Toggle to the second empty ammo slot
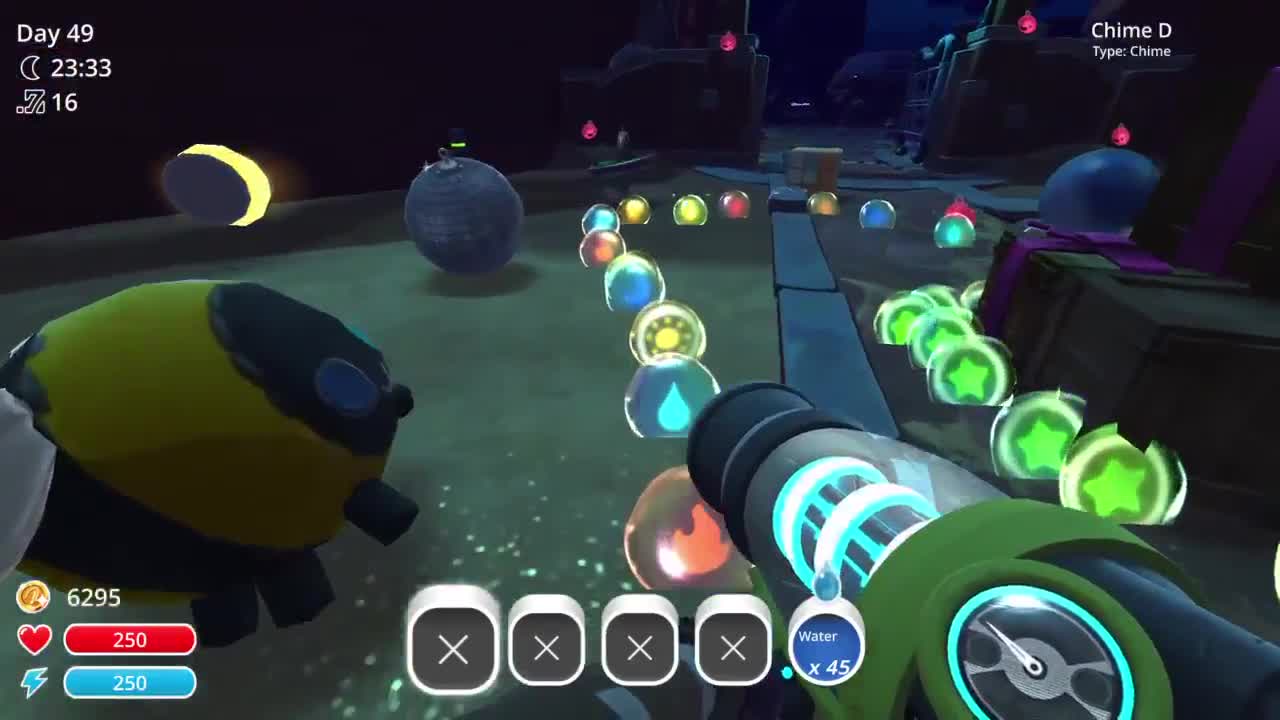 pos(546,650)
